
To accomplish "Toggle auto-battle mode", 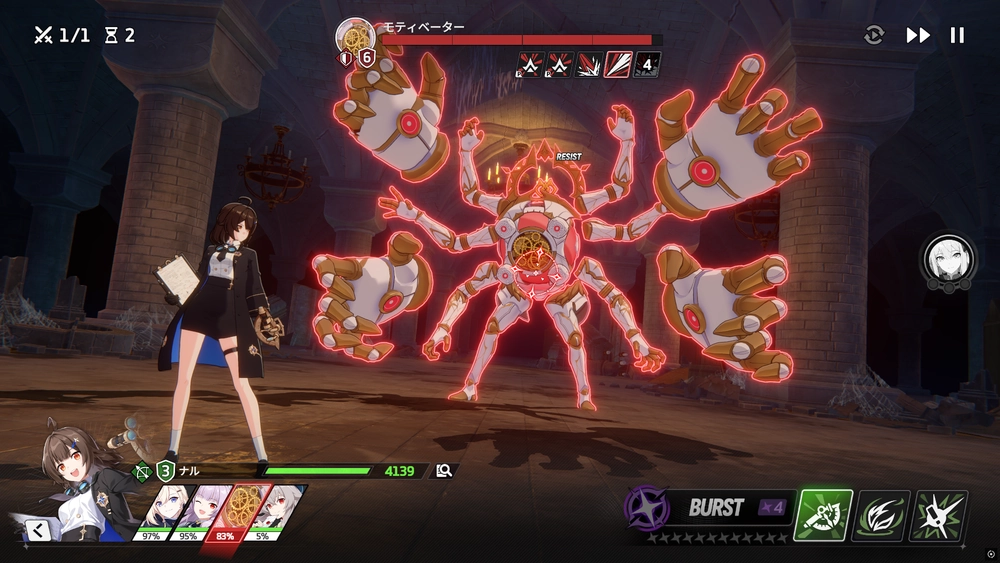I will (874, 36).
